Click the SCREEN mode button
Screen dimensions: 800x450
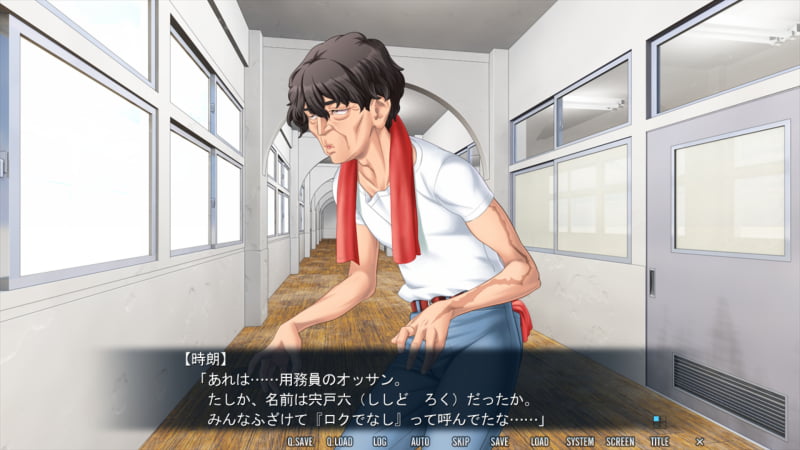click(620, 441)
